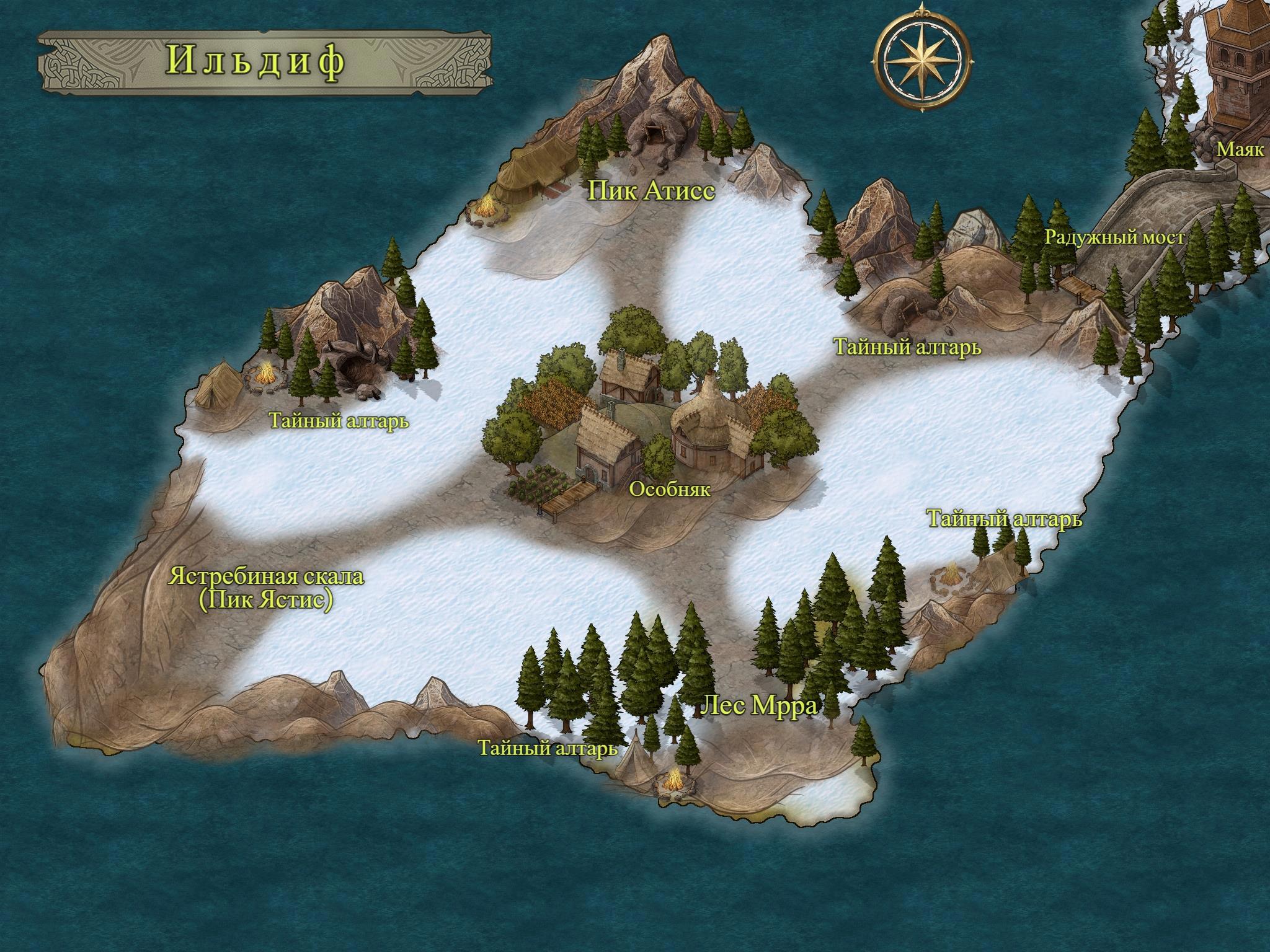The height and width of the screenshot is (952, 1270).
Task: Select Ястребиная скала (Пик Ястис) on map
Action: click(266, 589)
